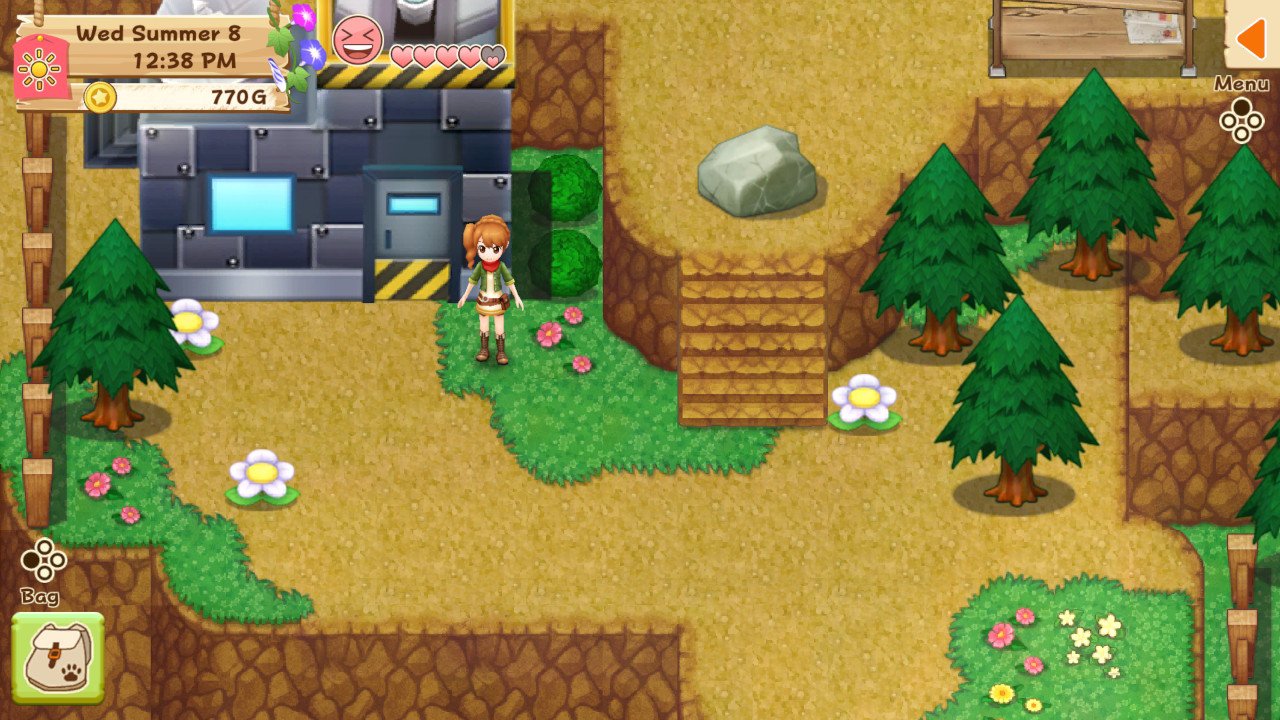Image resolution: width=1280 pixels, height=720 pixels.
Task: Click the Bag shortcut button icon
Action: [x=44, y=561]
